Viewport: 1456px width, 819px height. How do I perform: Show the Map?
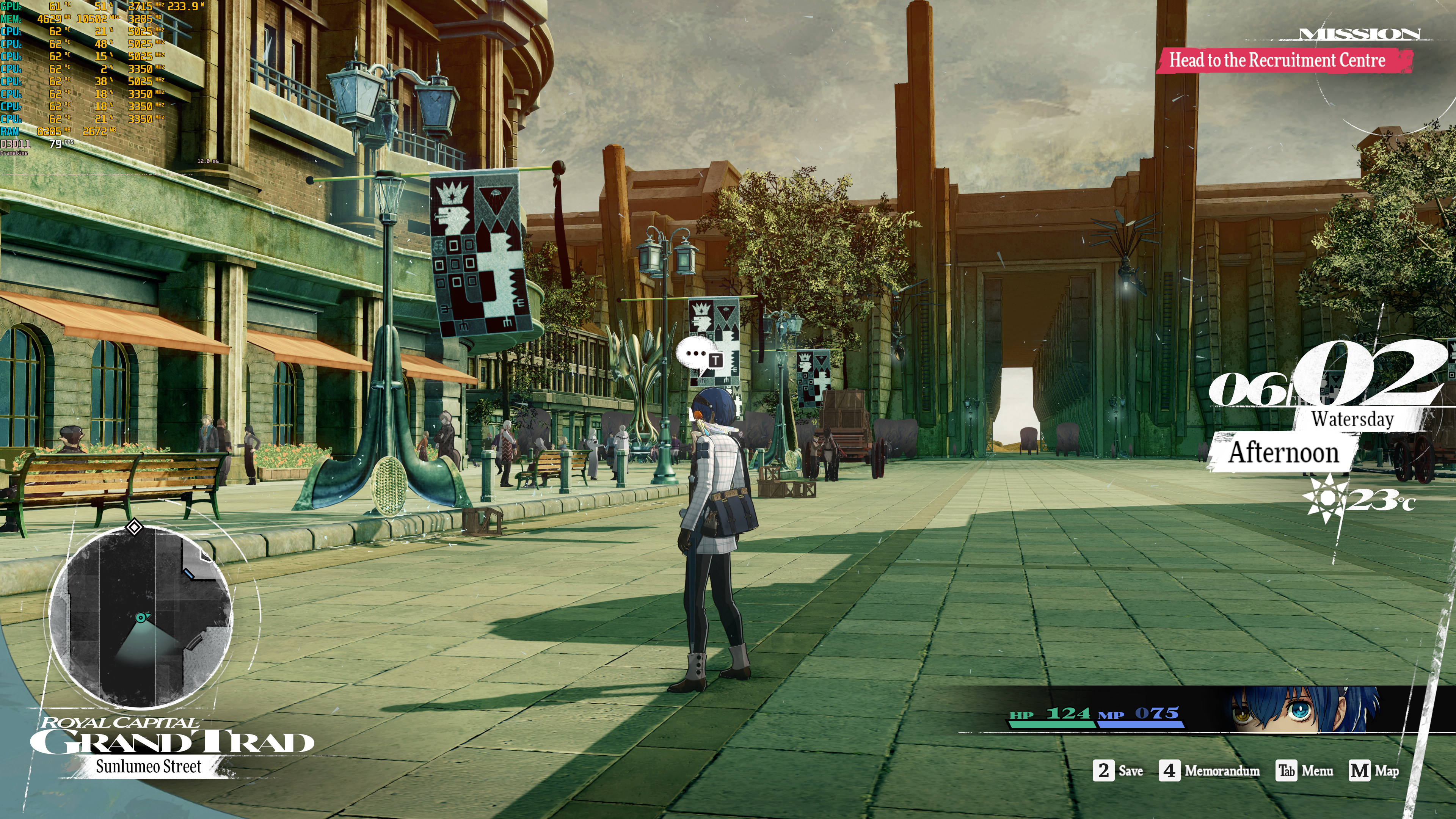coord(1374,770)
